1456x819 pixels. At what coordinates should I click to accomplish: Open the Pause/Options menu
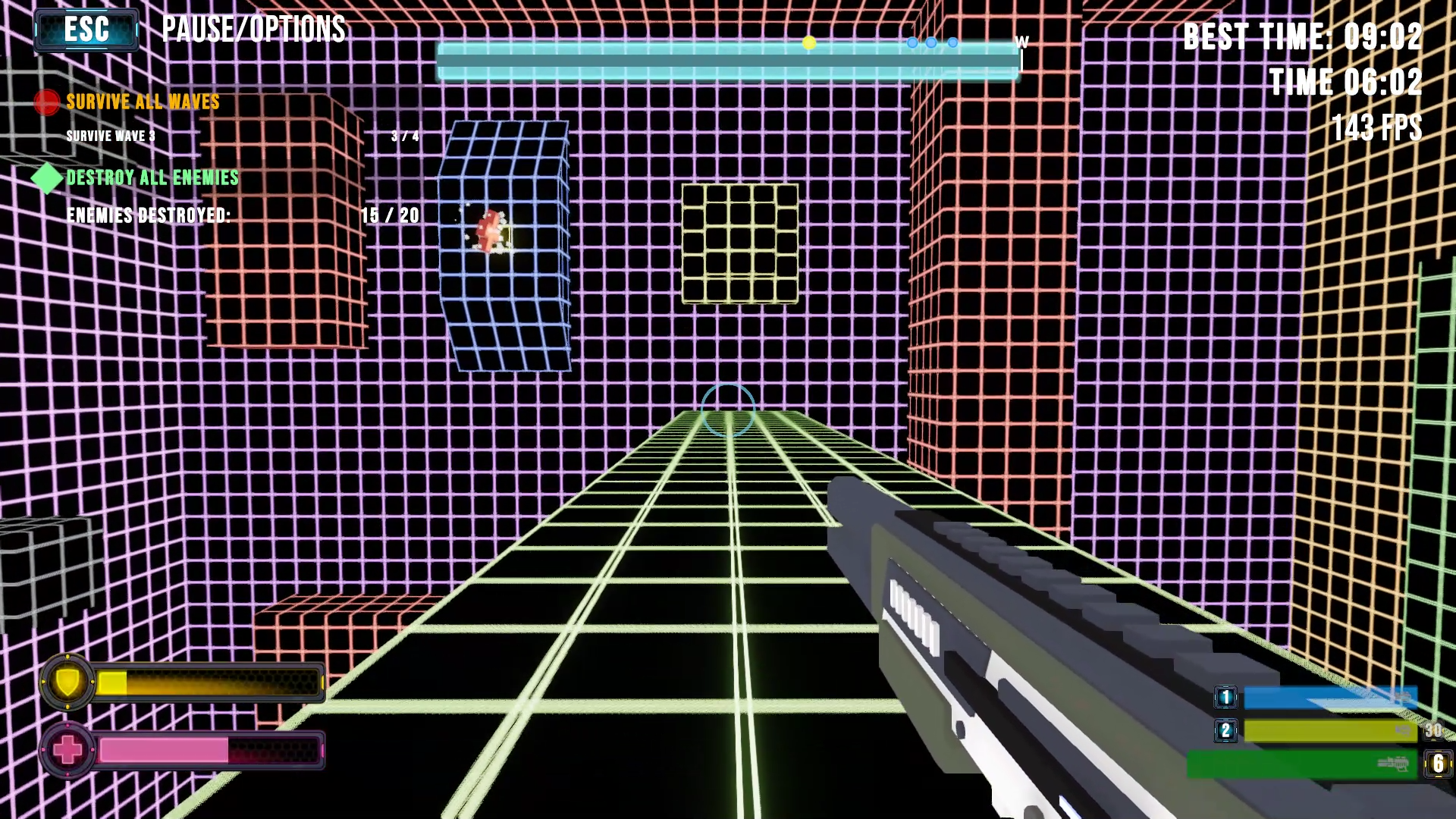[86, 30]
